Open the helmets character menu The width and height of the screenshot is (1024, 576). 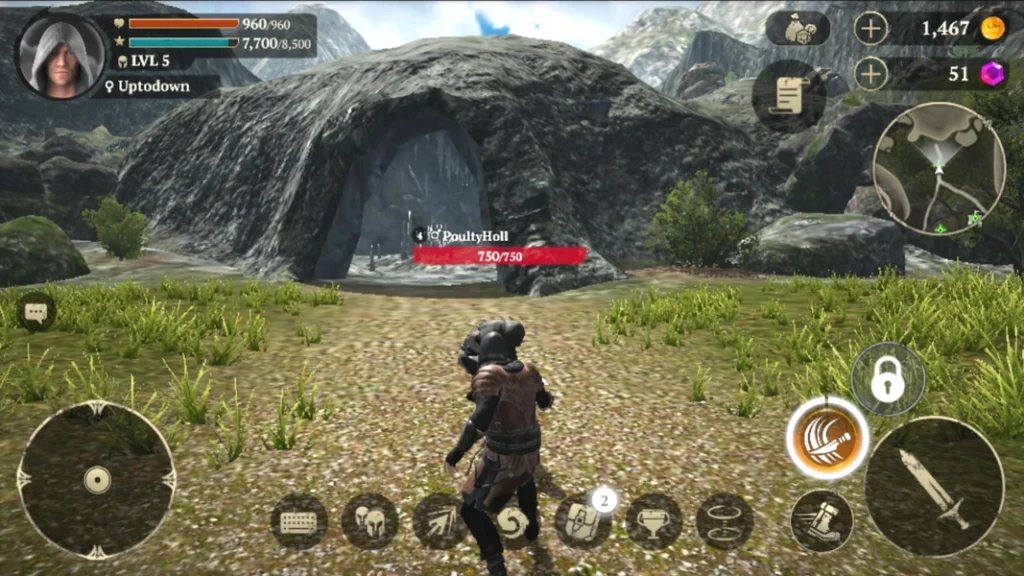click(x=370, y=521)
